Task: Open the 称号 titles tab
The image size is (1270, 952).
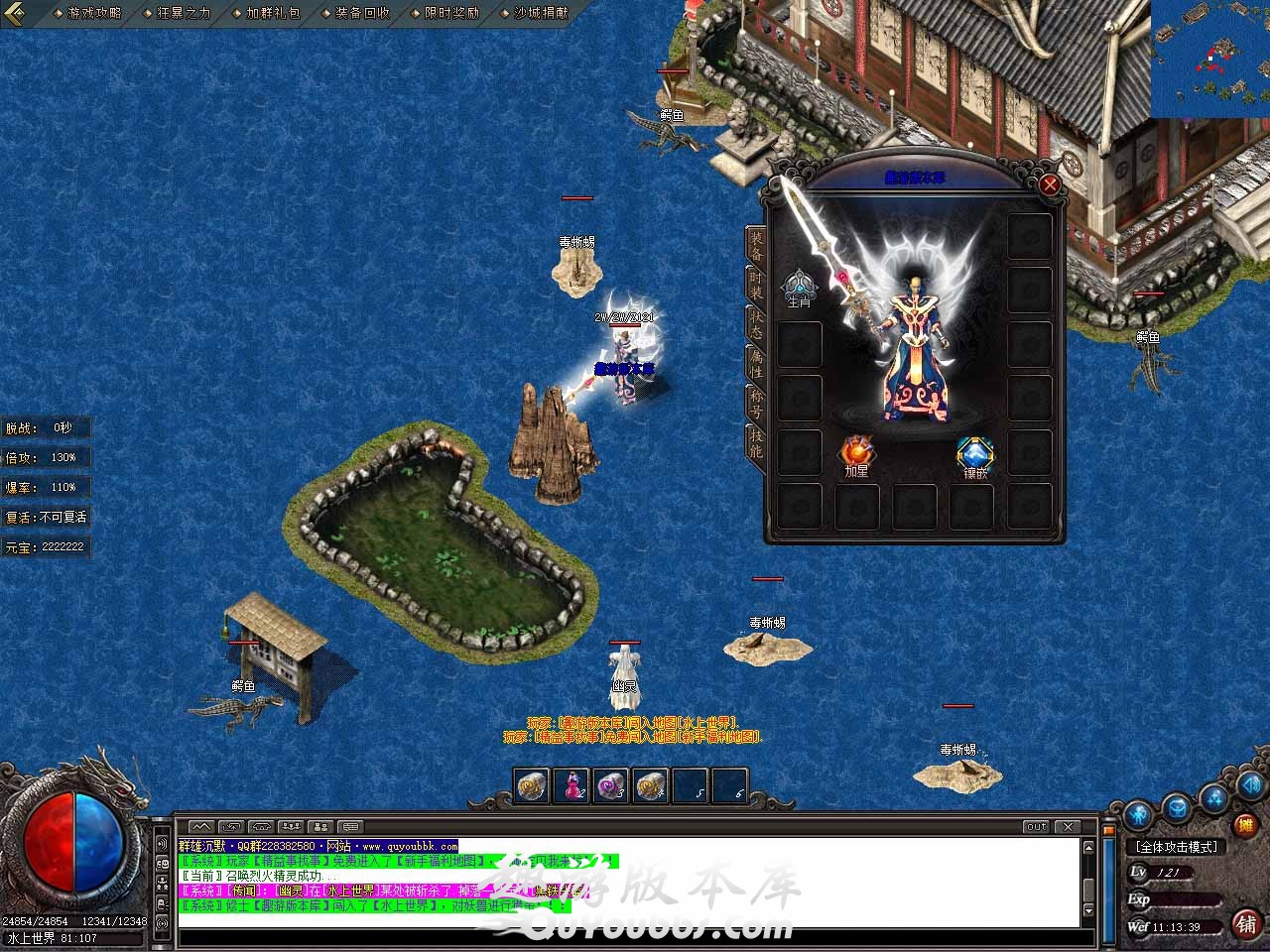Action: [756, 403]
